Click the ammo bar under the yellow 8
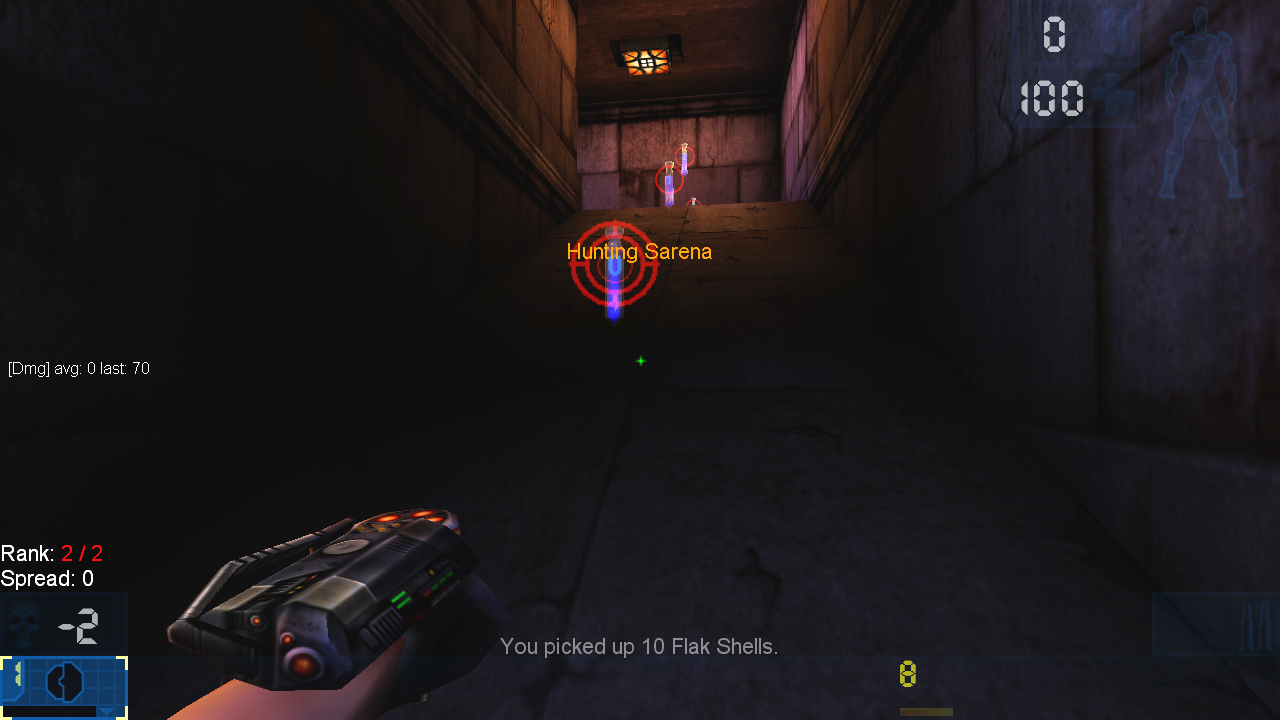1280x720 pixels. tap(925, 710)
